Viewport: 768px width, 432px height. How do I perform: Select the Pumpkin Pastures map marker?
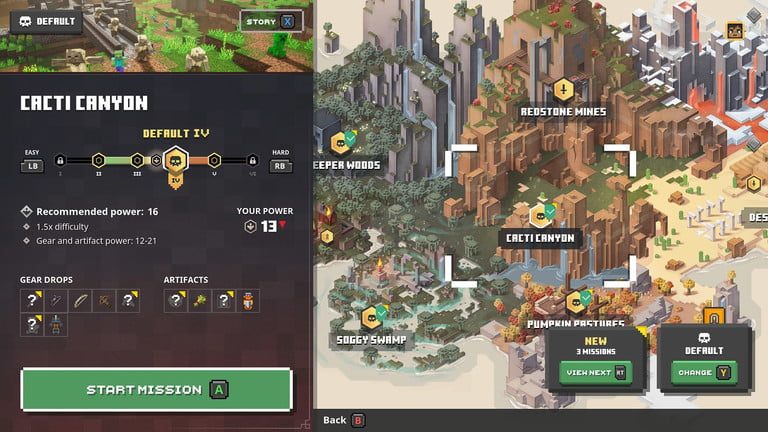[578, 300]
